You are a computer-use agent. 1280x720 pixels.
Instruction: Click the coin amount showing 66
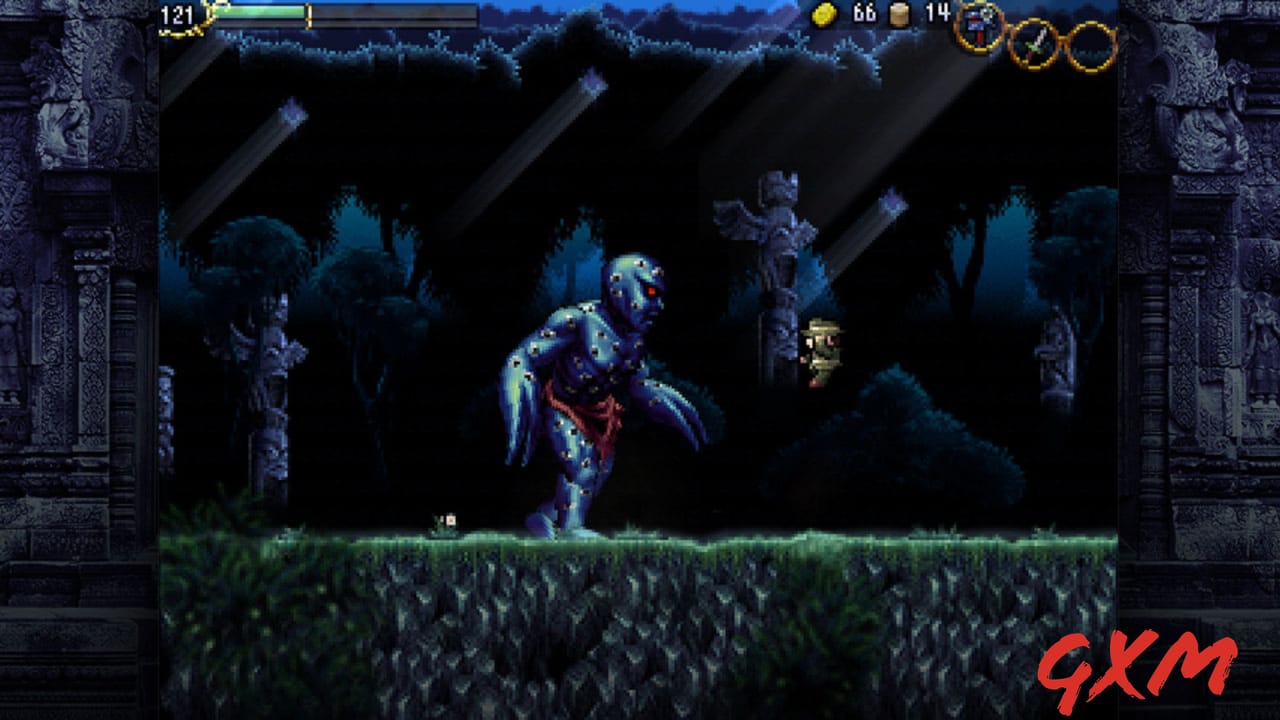[864, 15]
